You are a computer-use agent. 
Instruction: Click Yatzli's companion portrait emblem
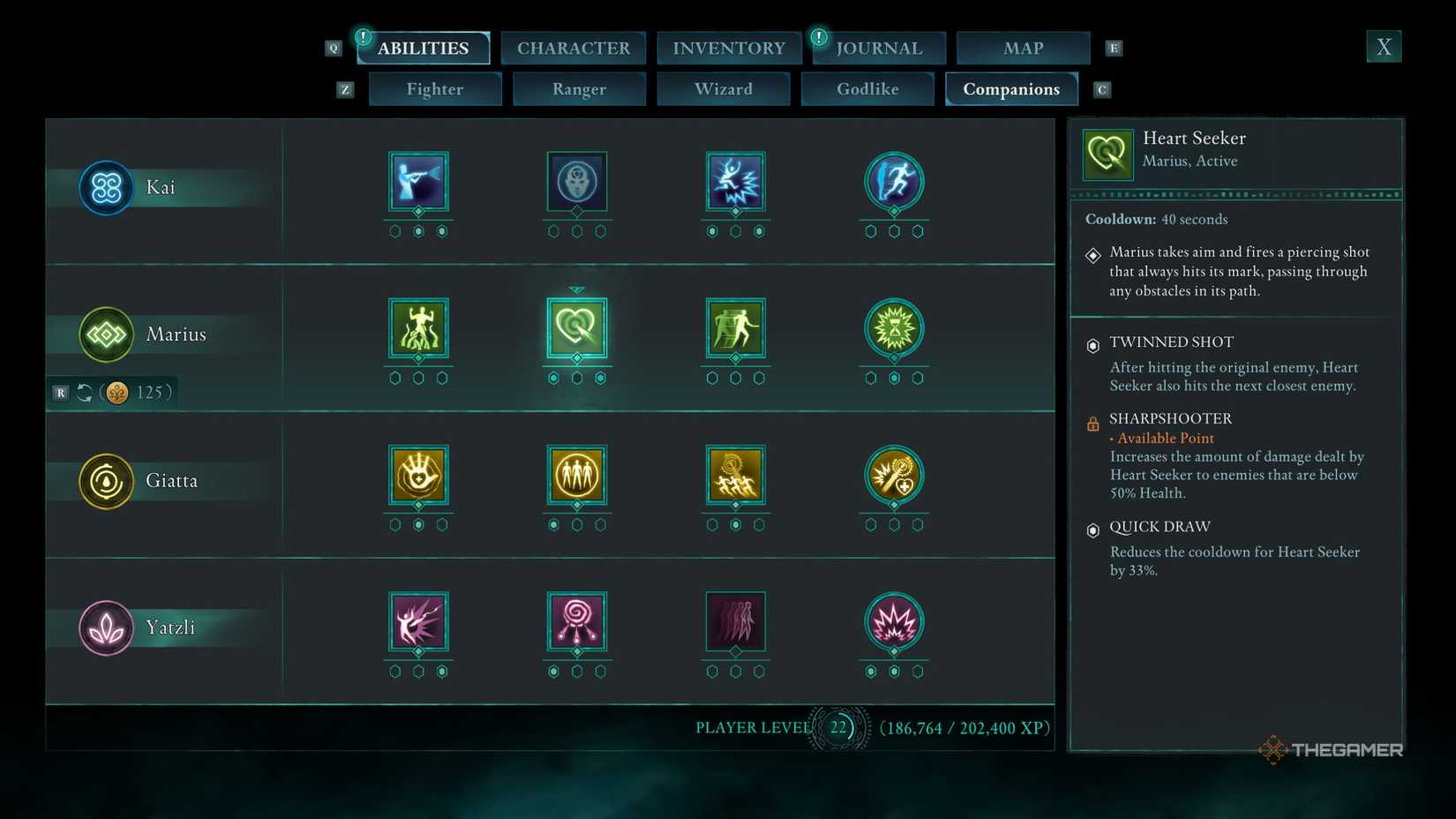(x=106, y=627)
